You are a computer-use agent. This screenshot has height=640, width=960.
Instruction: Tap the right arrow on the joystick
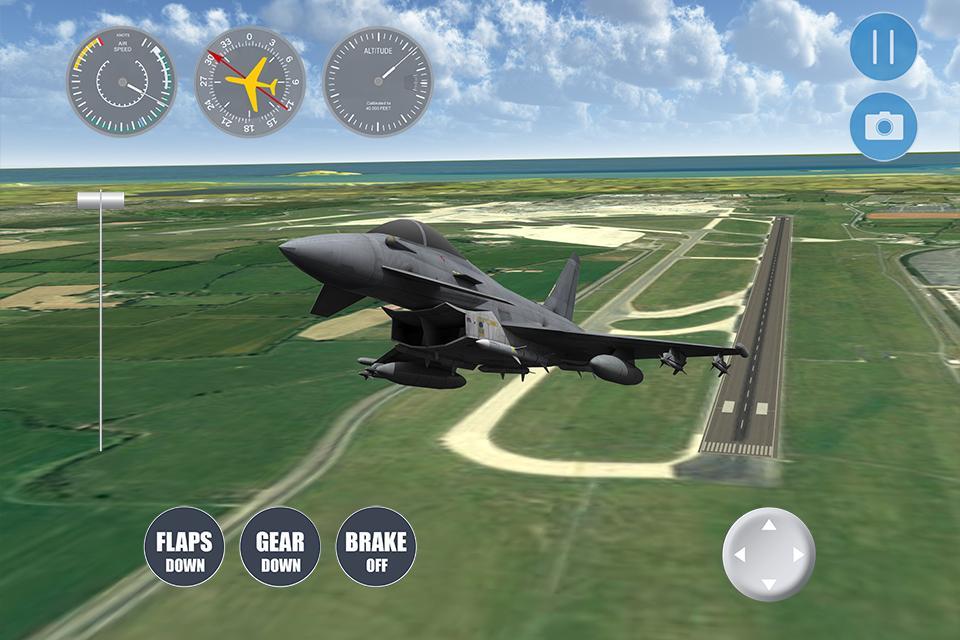[798, 555]
